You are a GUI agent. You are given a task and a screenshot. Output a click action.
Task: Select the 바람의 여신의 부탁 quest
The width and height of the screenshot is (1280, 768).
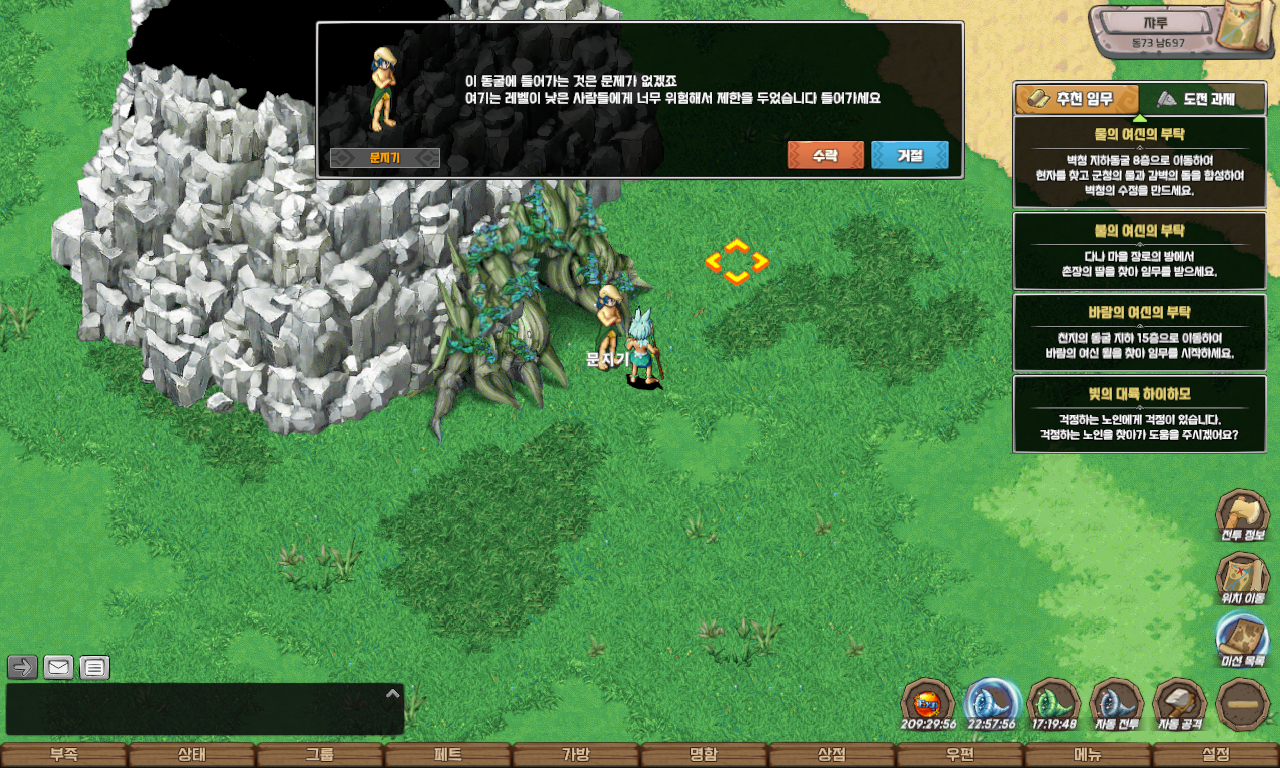click(x=1139, y=332)
